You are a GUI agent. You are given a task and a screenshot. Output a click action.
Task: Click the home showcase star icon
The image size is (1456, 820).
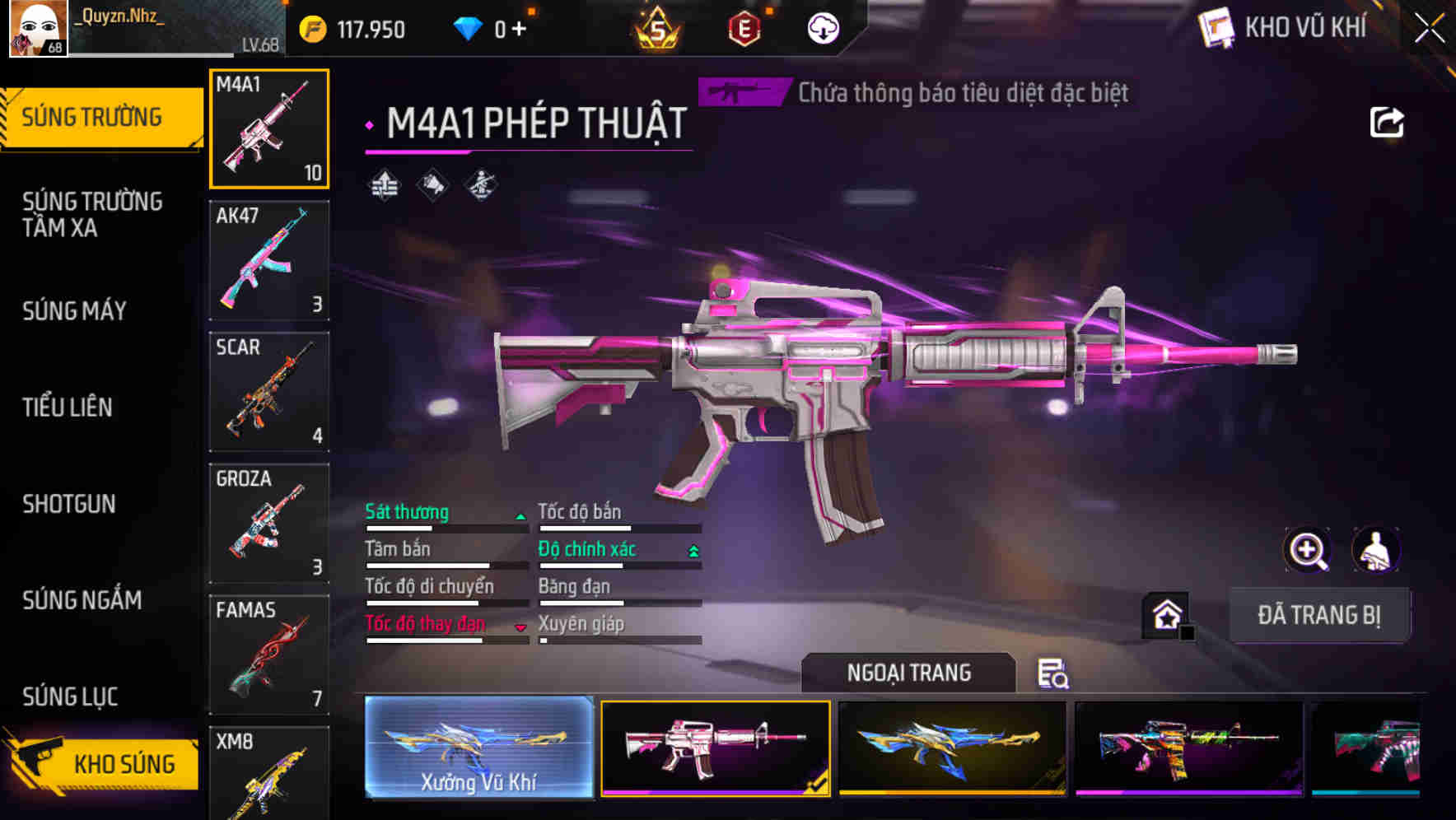pyautogui.click(x=1165, y=613)
